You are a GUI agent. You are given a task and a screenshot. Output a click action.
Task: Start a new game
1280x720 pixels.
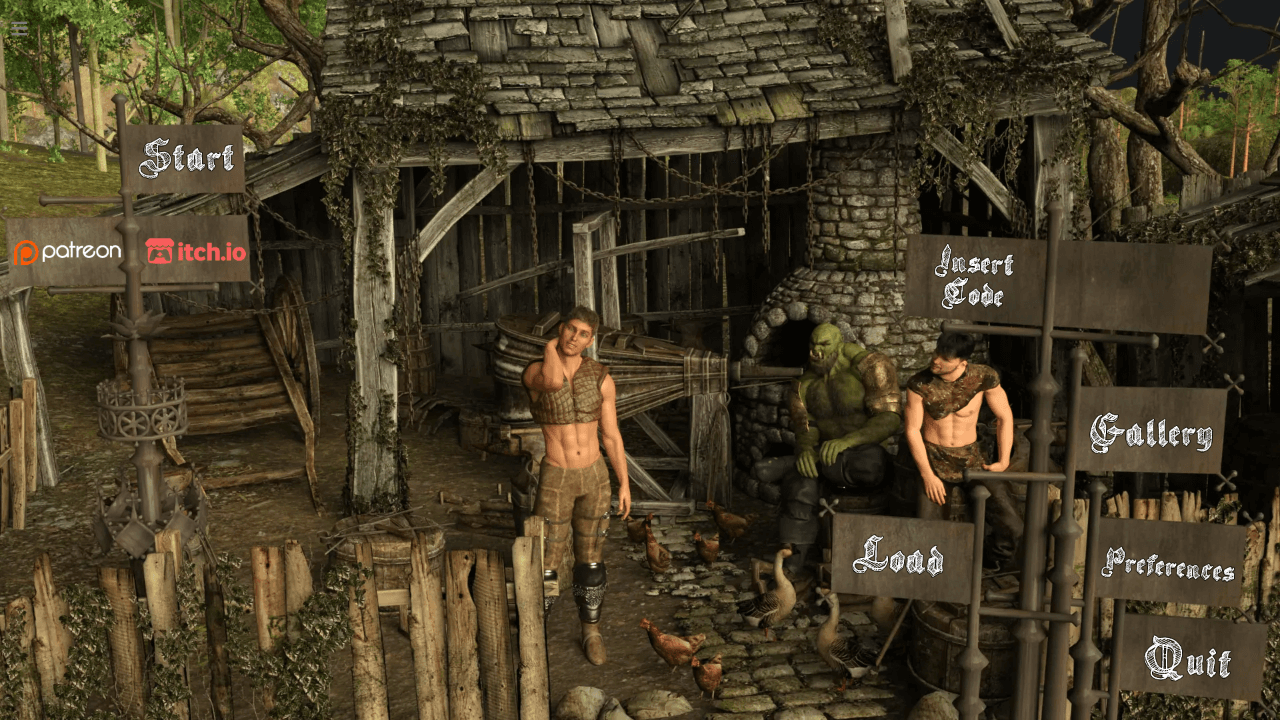point(186,158)
